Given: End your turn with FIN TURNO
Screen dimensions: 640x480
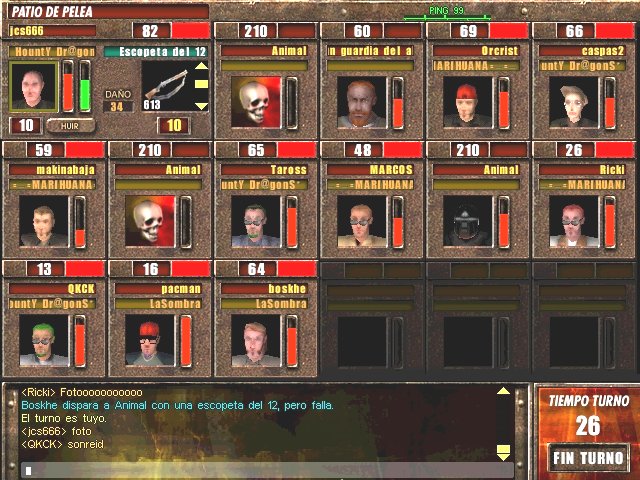Looking at the screenshot, I should click(588, 459).
